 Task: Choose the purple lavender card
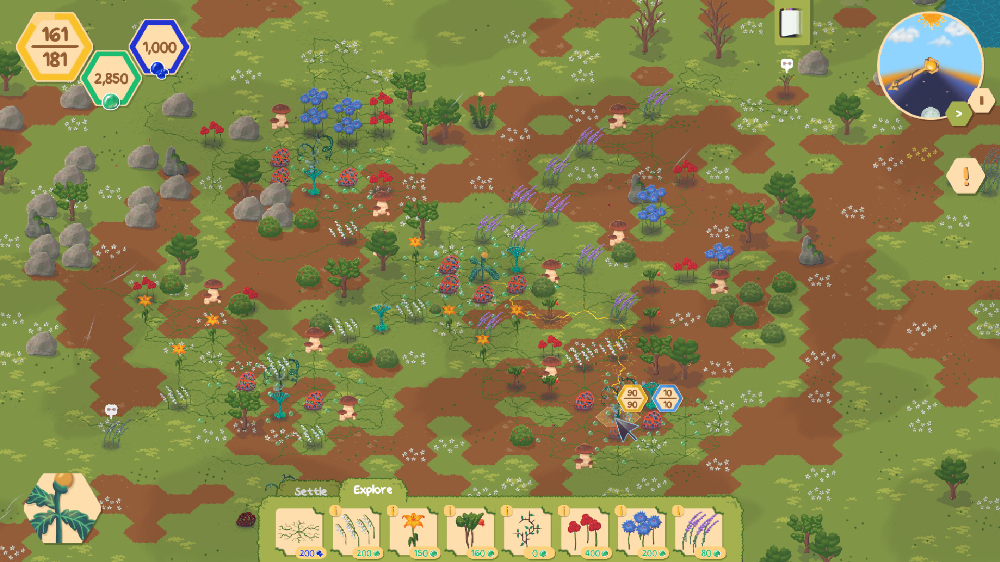point(699,532)
